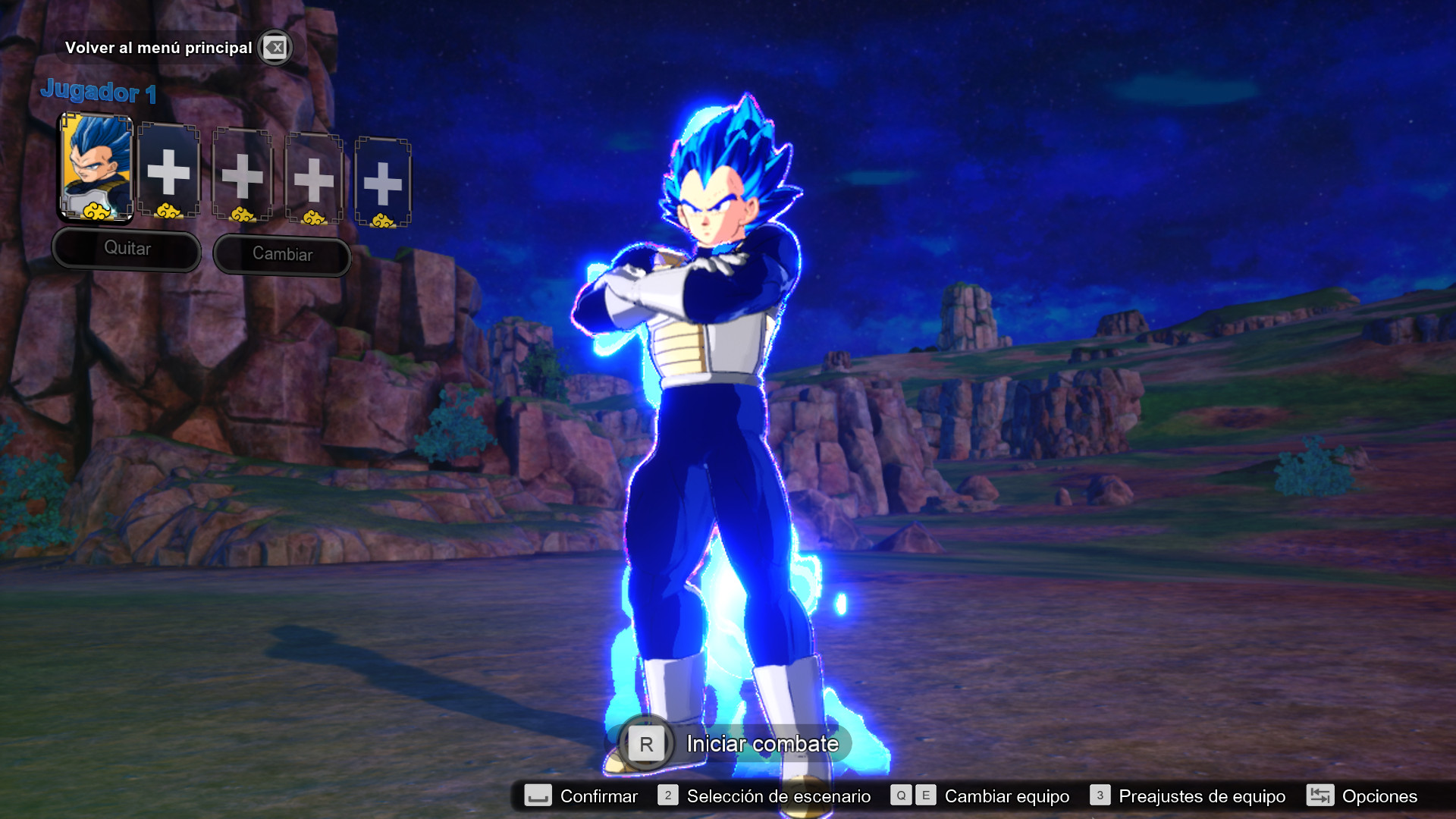This screenshot has width=1456, height=819.
Task: Select Volver al menú principal
Action: pos(160,47)
